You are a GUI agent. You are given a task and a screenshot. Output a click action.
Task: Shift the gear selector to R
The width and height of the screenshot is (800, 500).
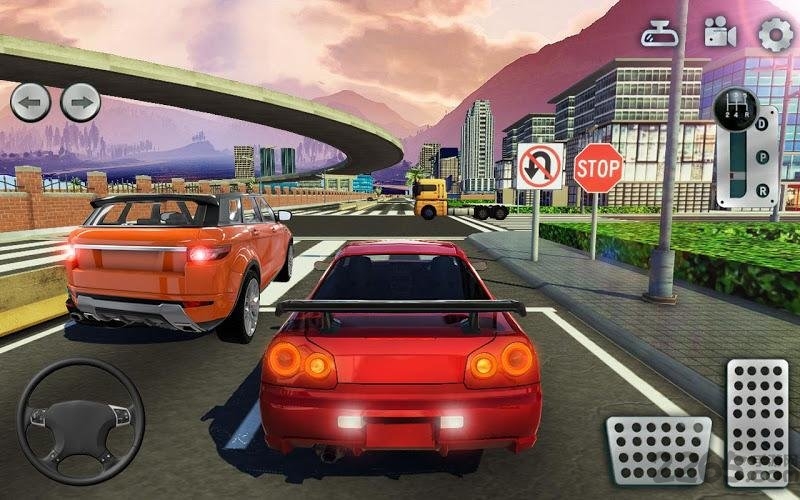click(762, 190)
